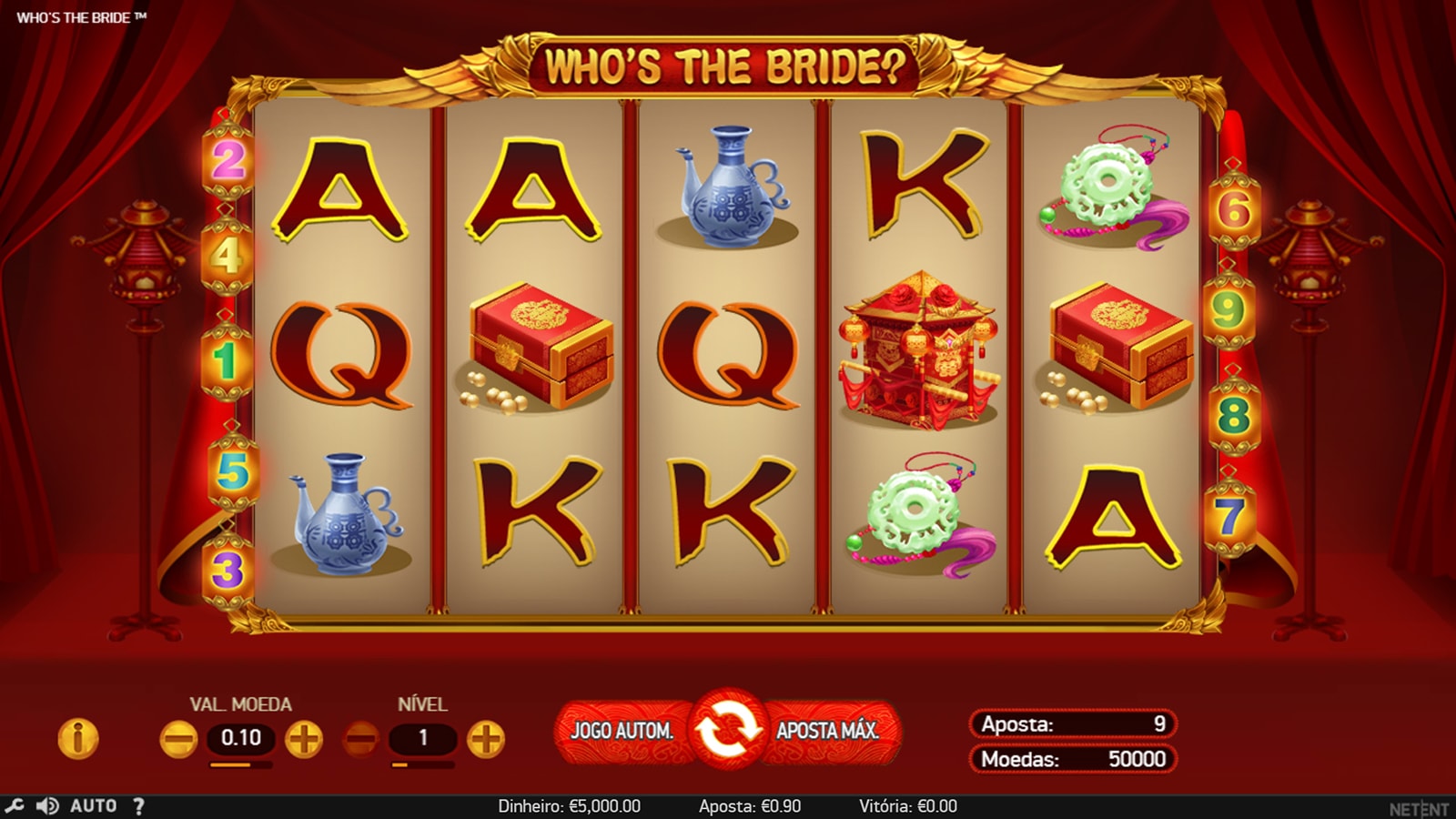Show help with the question mark icon

(x=138, y=806)
